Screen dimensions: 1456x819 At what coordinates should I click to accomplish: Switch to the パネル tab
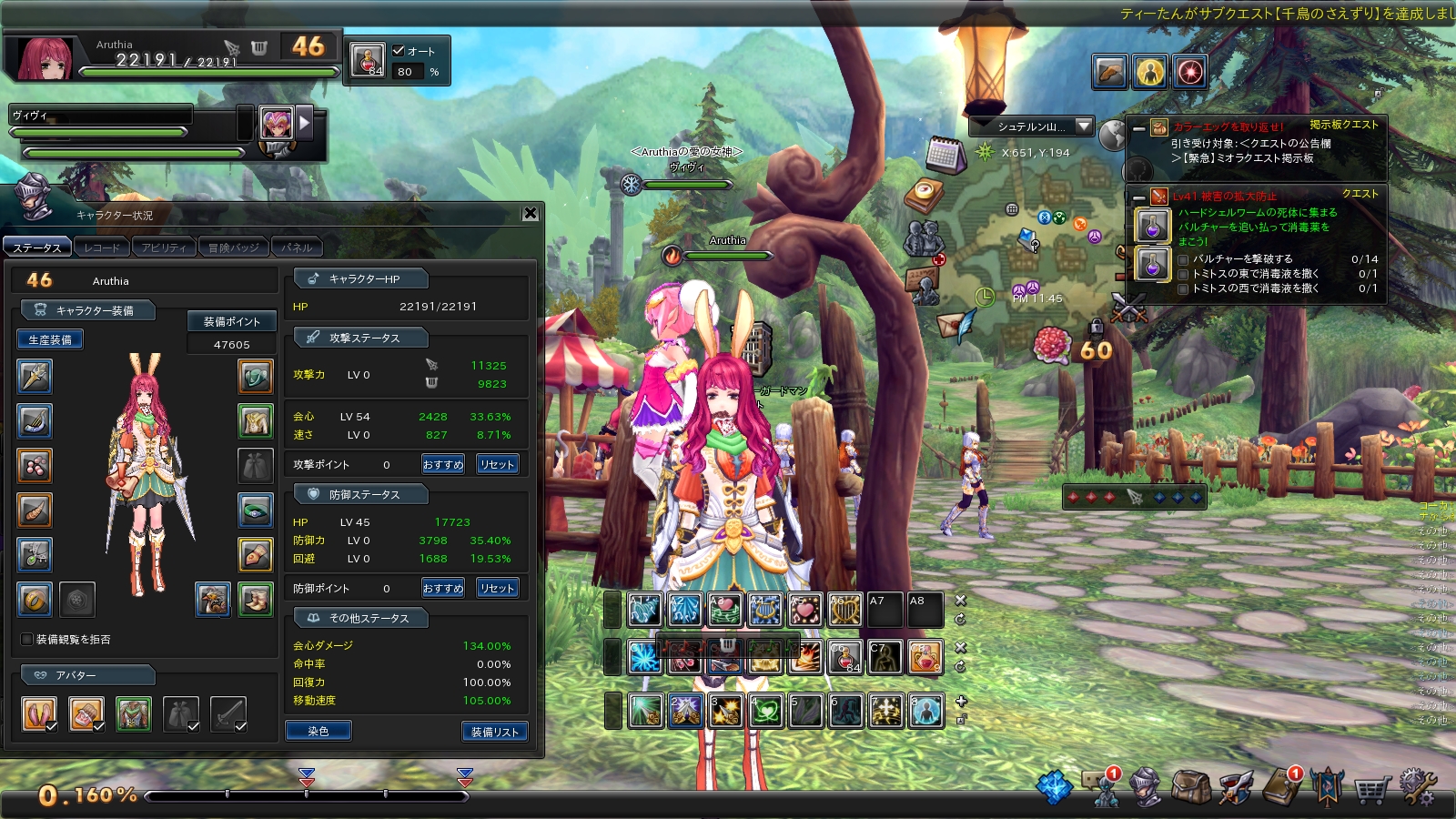click(x=297, y=248)
